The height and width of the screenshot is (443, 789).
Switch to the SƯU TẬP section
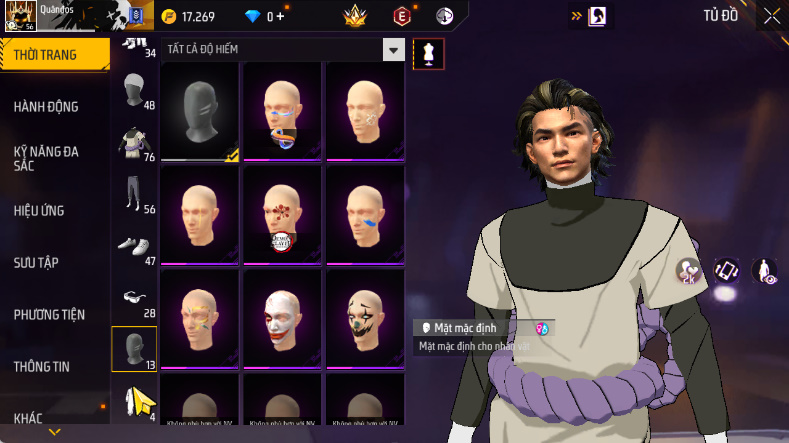[x=36, y=262]
